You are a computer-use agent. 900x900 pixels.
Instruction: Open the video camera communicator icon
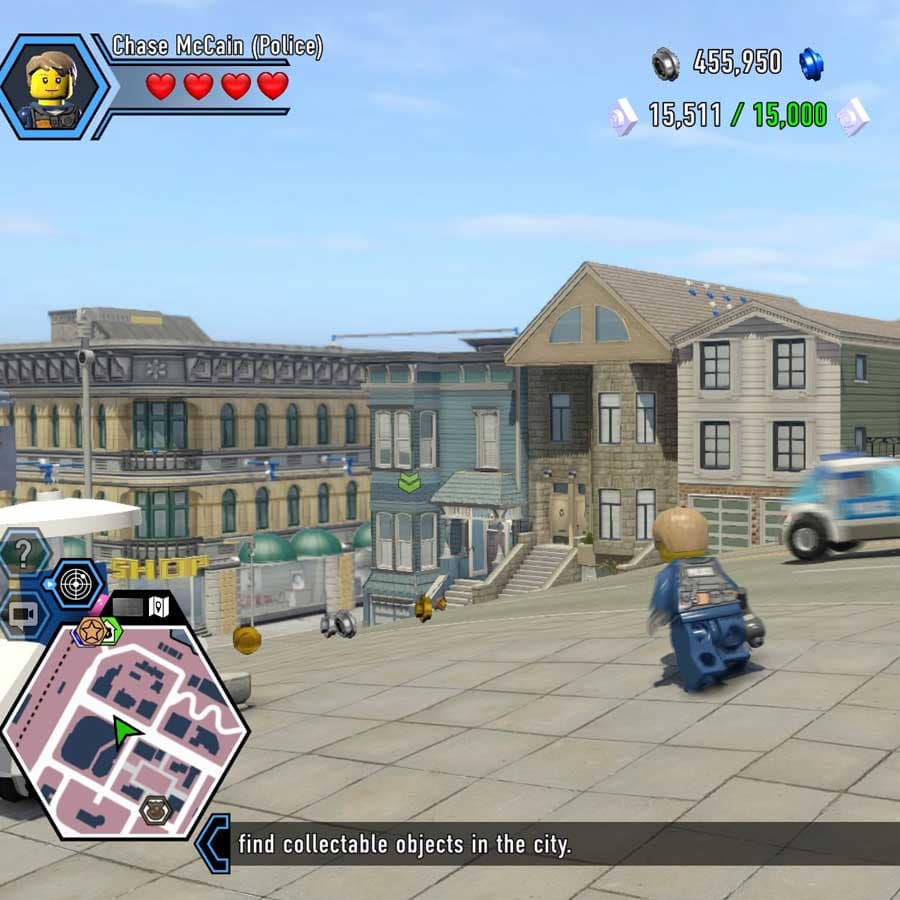coord(22,616)
